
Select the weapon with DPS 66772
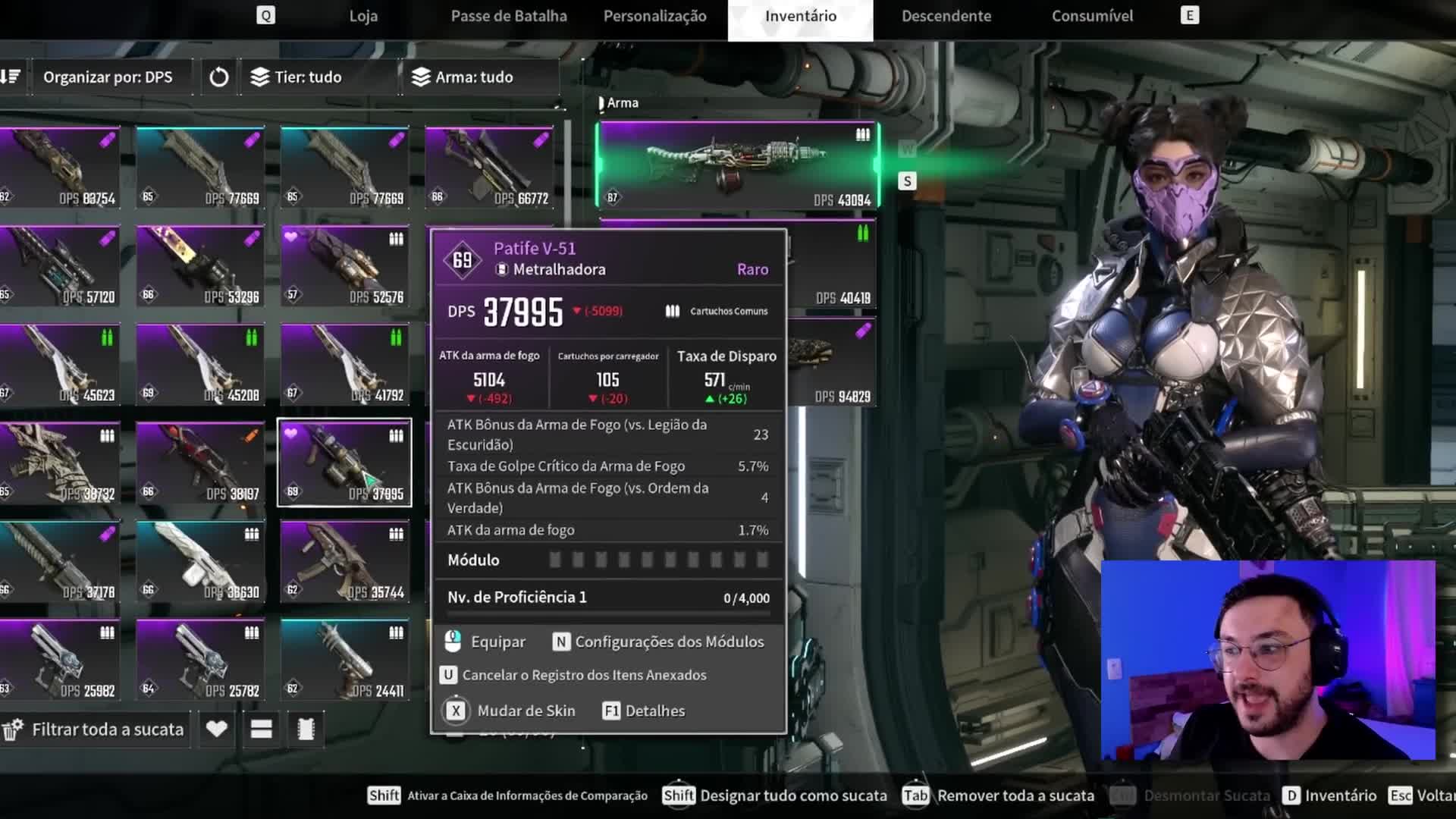coord(489,168)
